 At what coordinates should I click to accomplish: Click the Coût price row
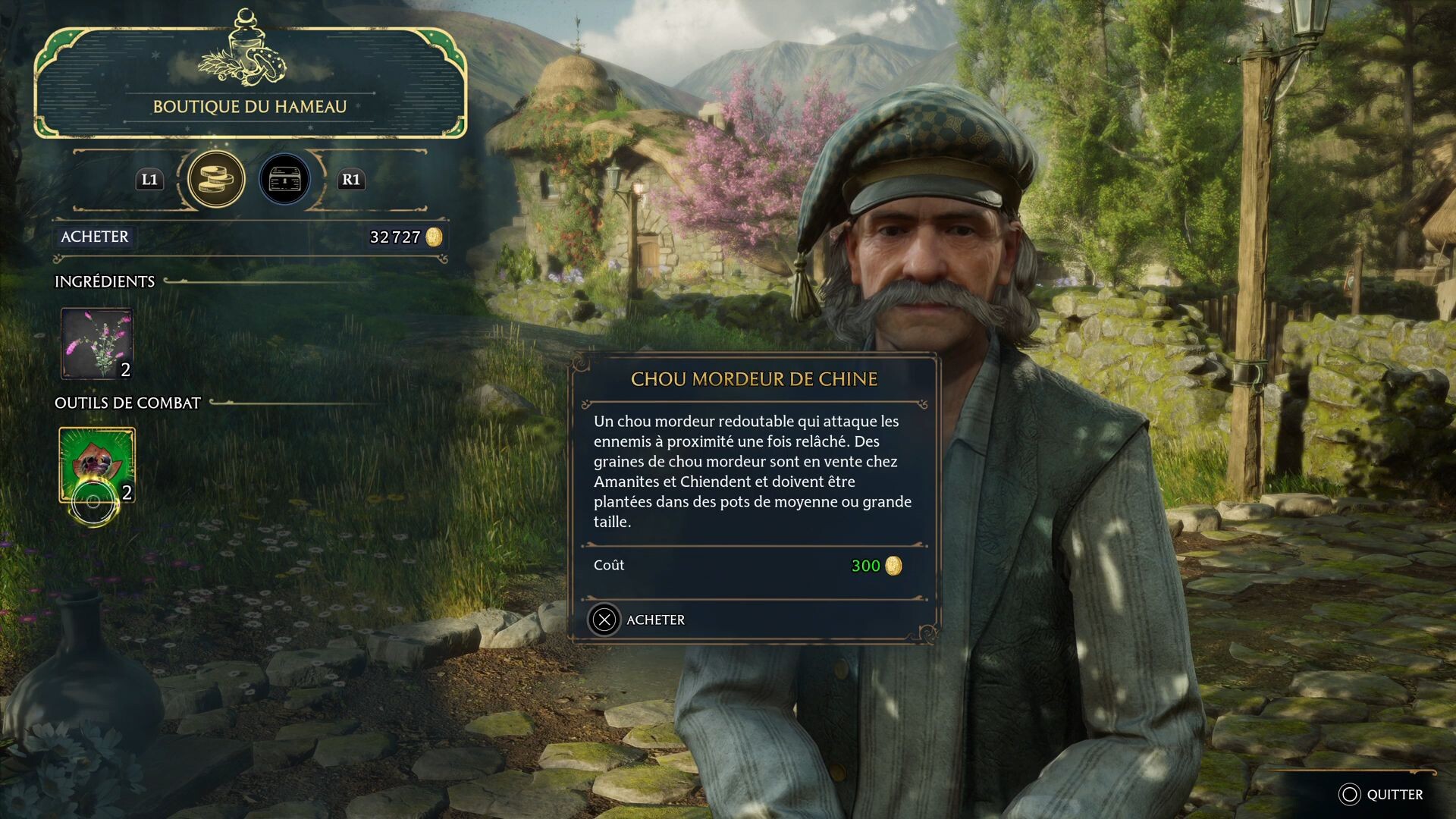pyautogui.click(x=609, y=565)
